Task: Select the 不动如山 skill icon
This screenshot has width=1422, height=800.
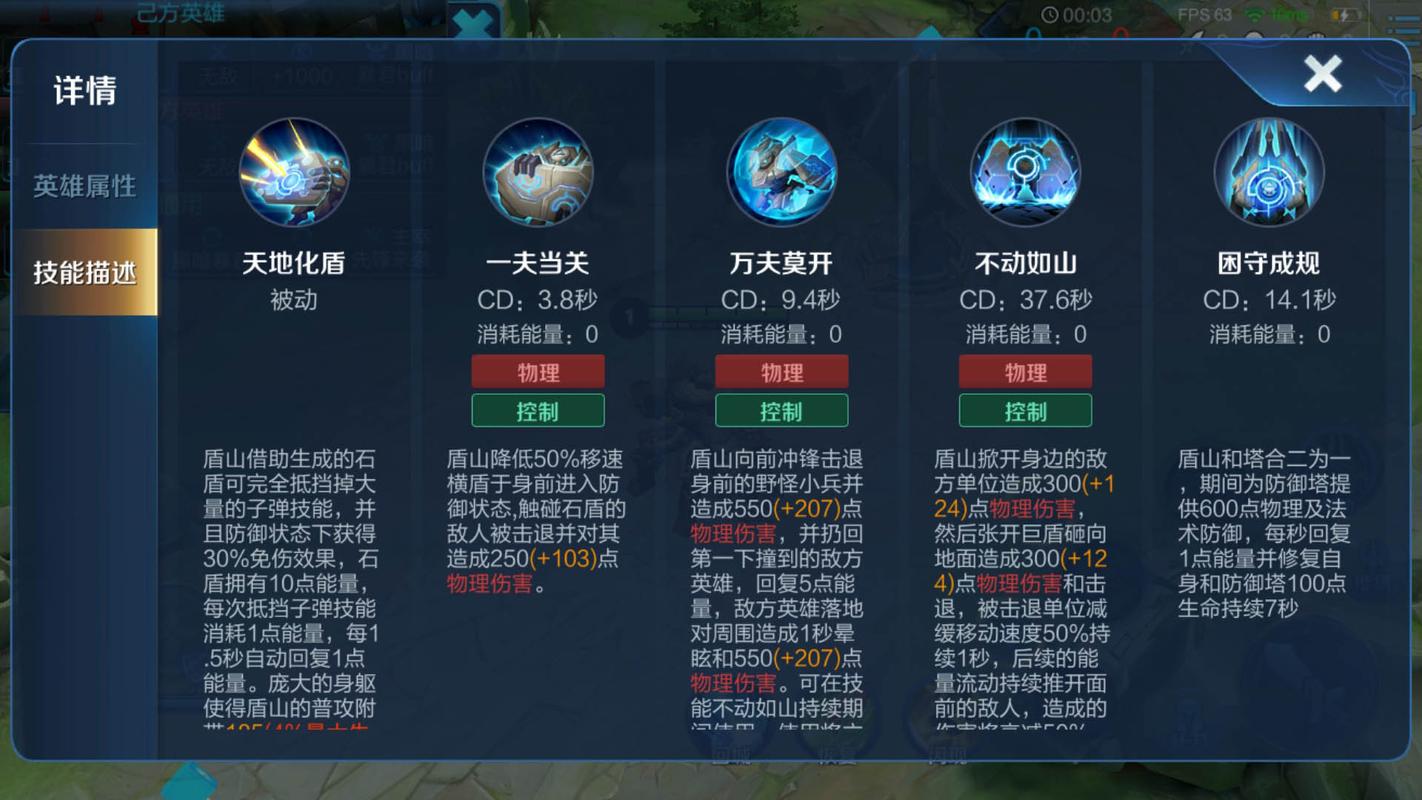Action: click(1026, 172)
